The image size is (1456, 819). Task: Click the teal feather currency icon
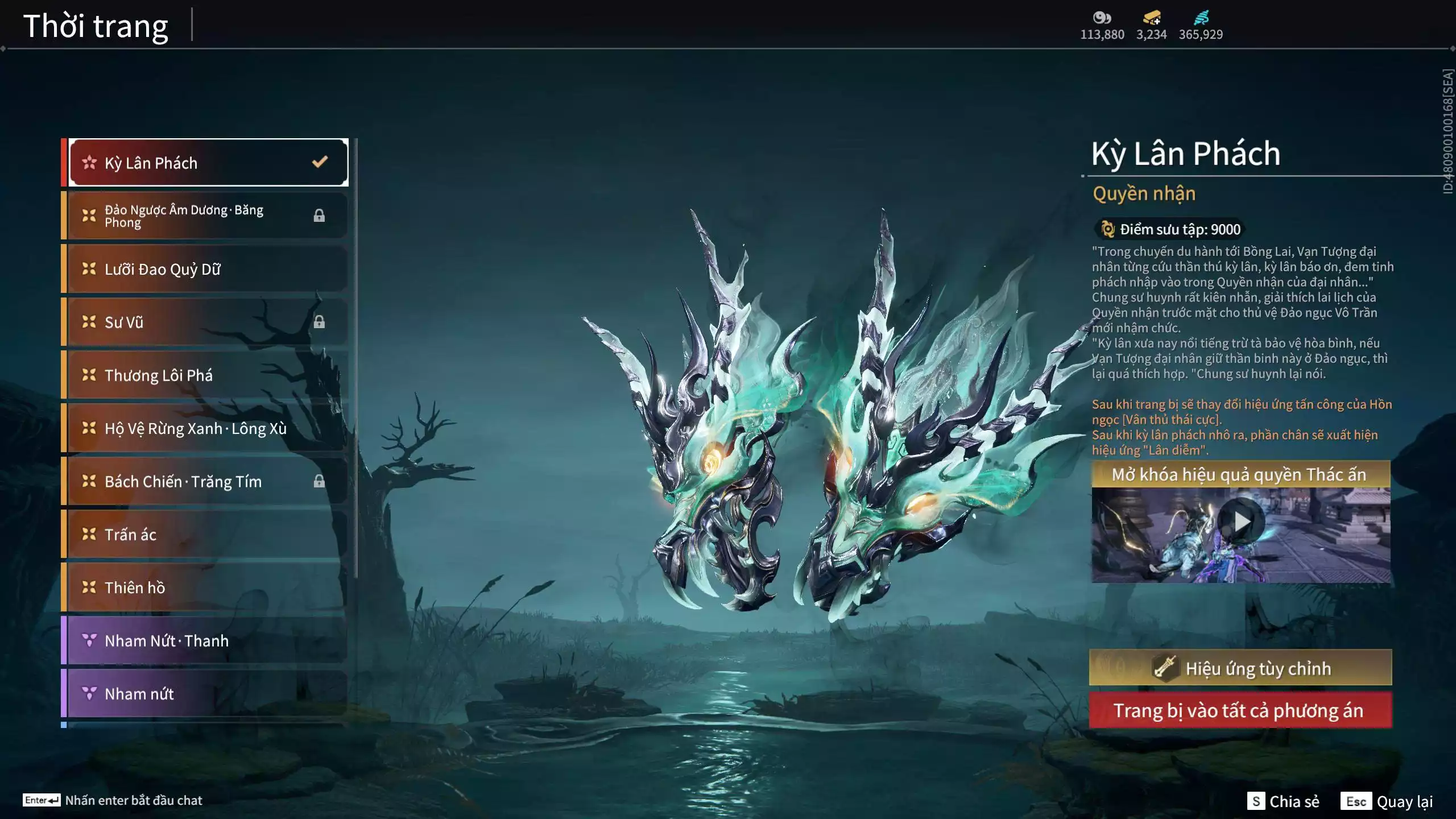pos(1201,18)
